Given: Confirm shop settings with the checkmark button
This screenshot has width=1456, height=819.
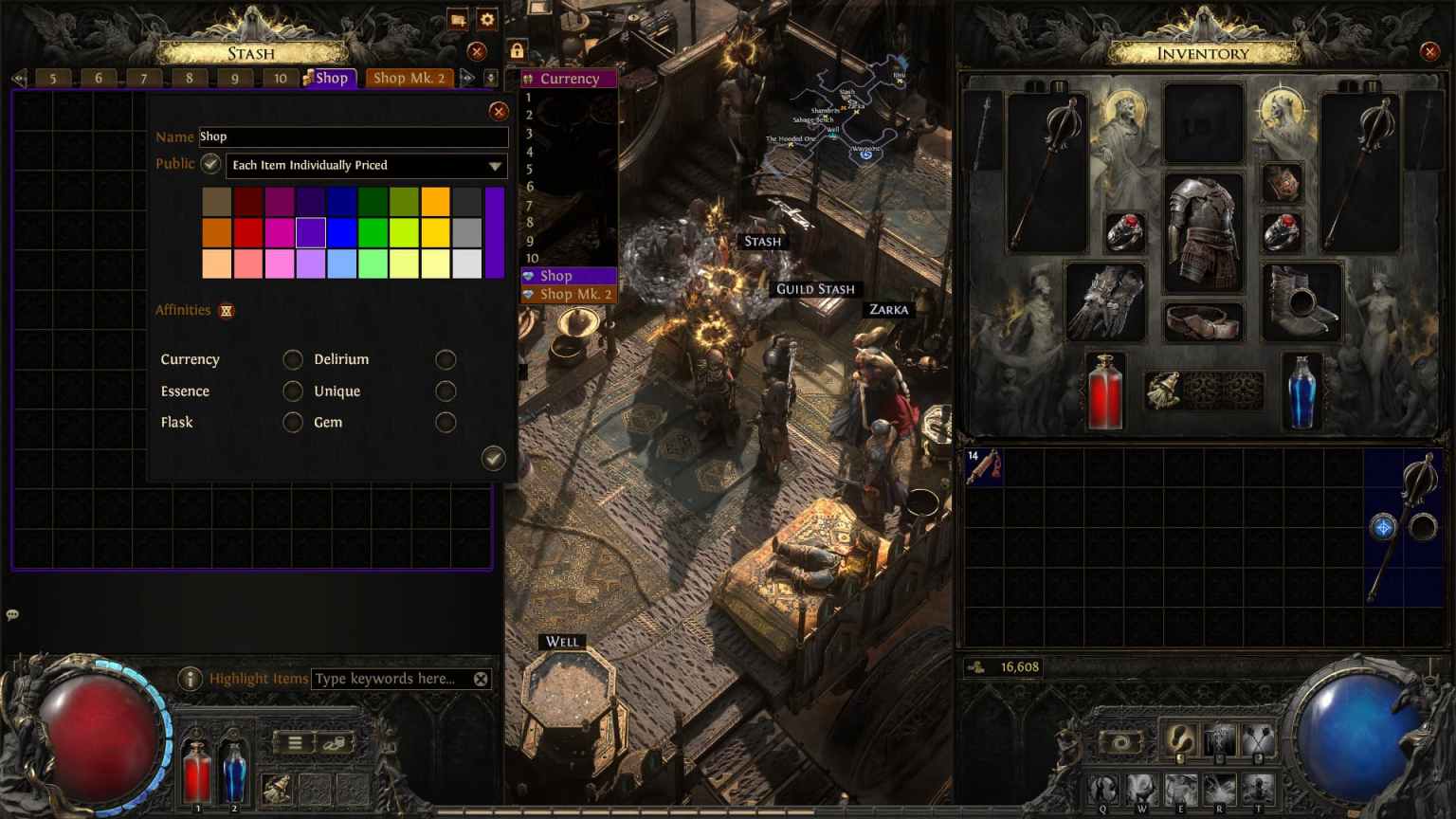Looking at the screenshot, I should (x=494, y=459).
